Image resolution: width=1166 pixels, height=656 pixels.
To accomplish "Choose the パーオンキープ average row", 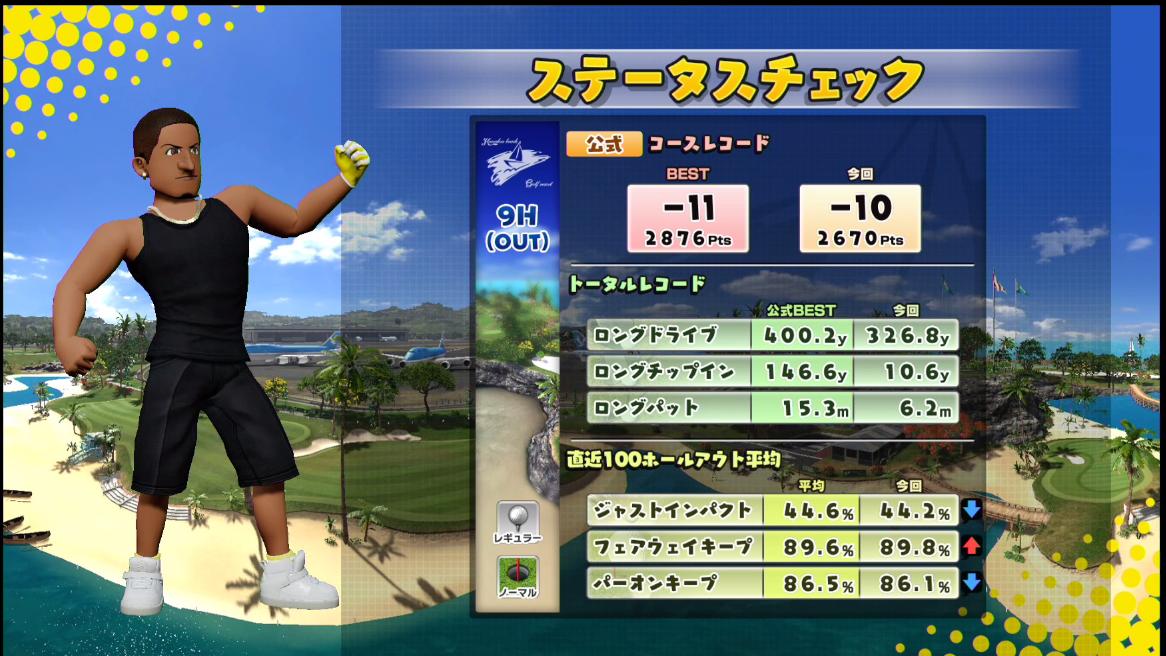I will (772, 582).
